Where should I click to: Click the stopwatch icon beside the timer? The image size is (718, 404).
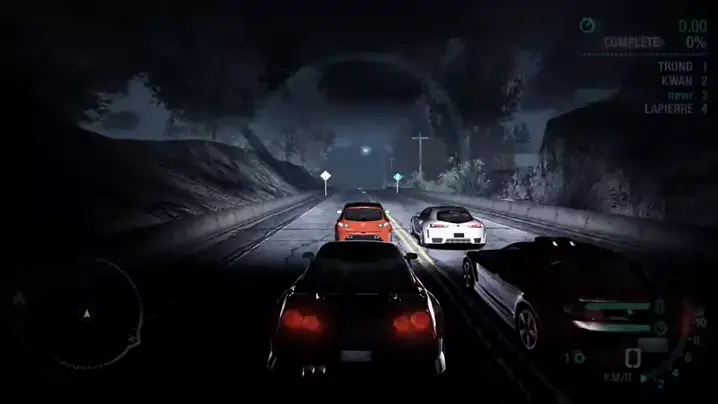[587, 25]
